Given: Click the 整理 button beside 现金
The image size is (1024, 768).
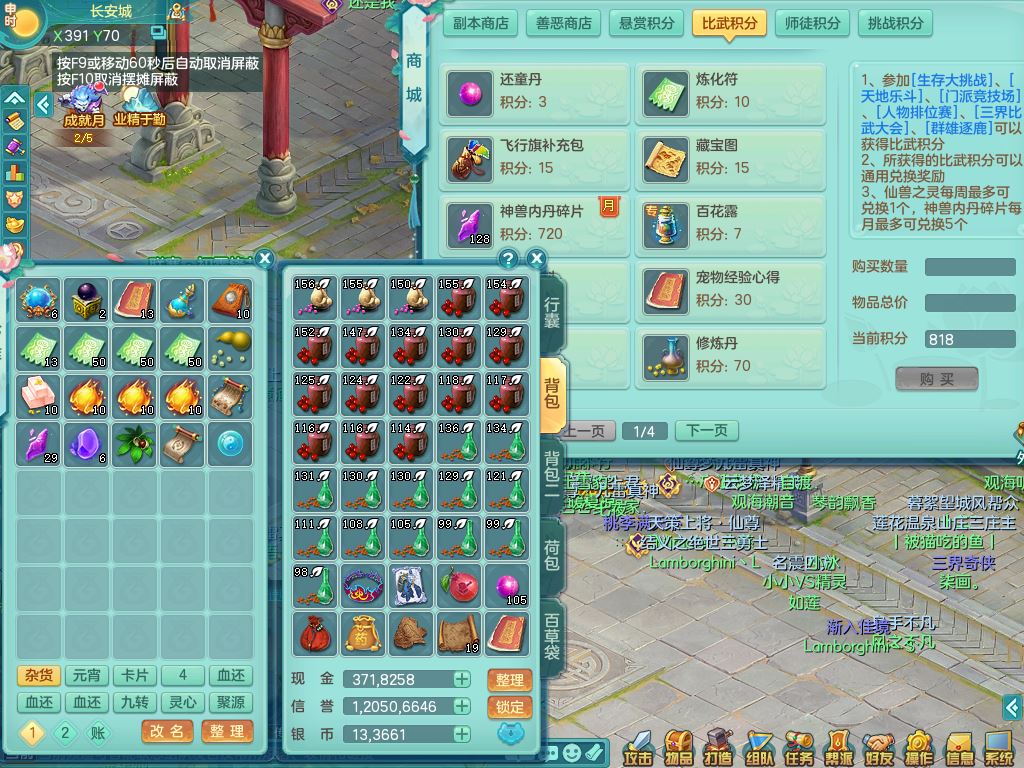Looking at the screenshot, I should coord(509,680).
